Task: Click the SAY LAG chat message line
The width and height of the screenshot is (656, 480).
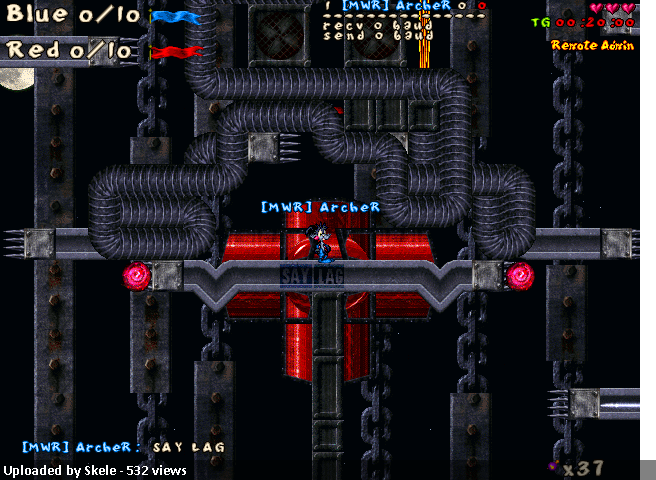Action: 123,447
